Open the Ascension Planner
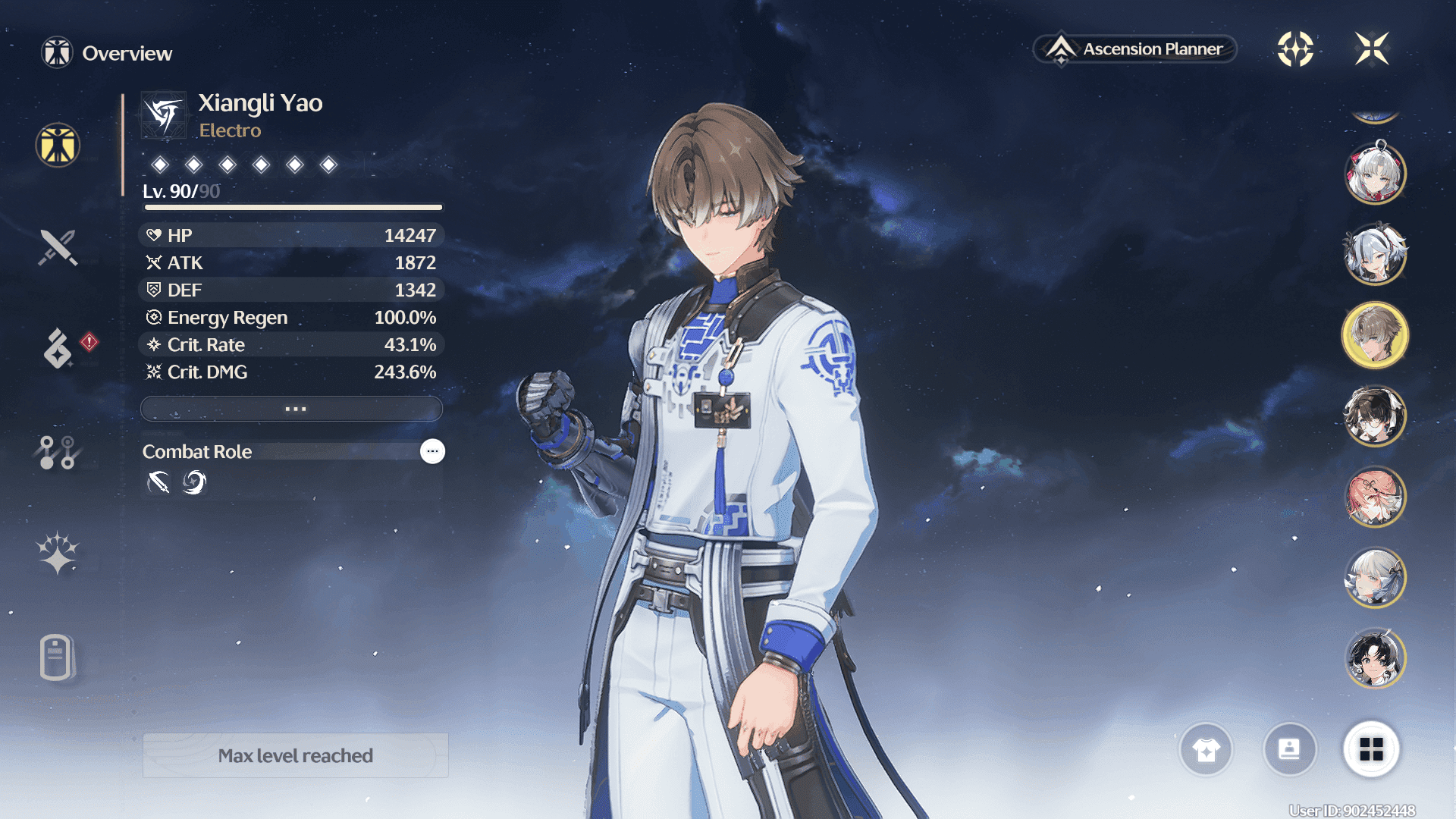Image resolution: width=1456 pixels, height=819 pixels. point(1135,49)
